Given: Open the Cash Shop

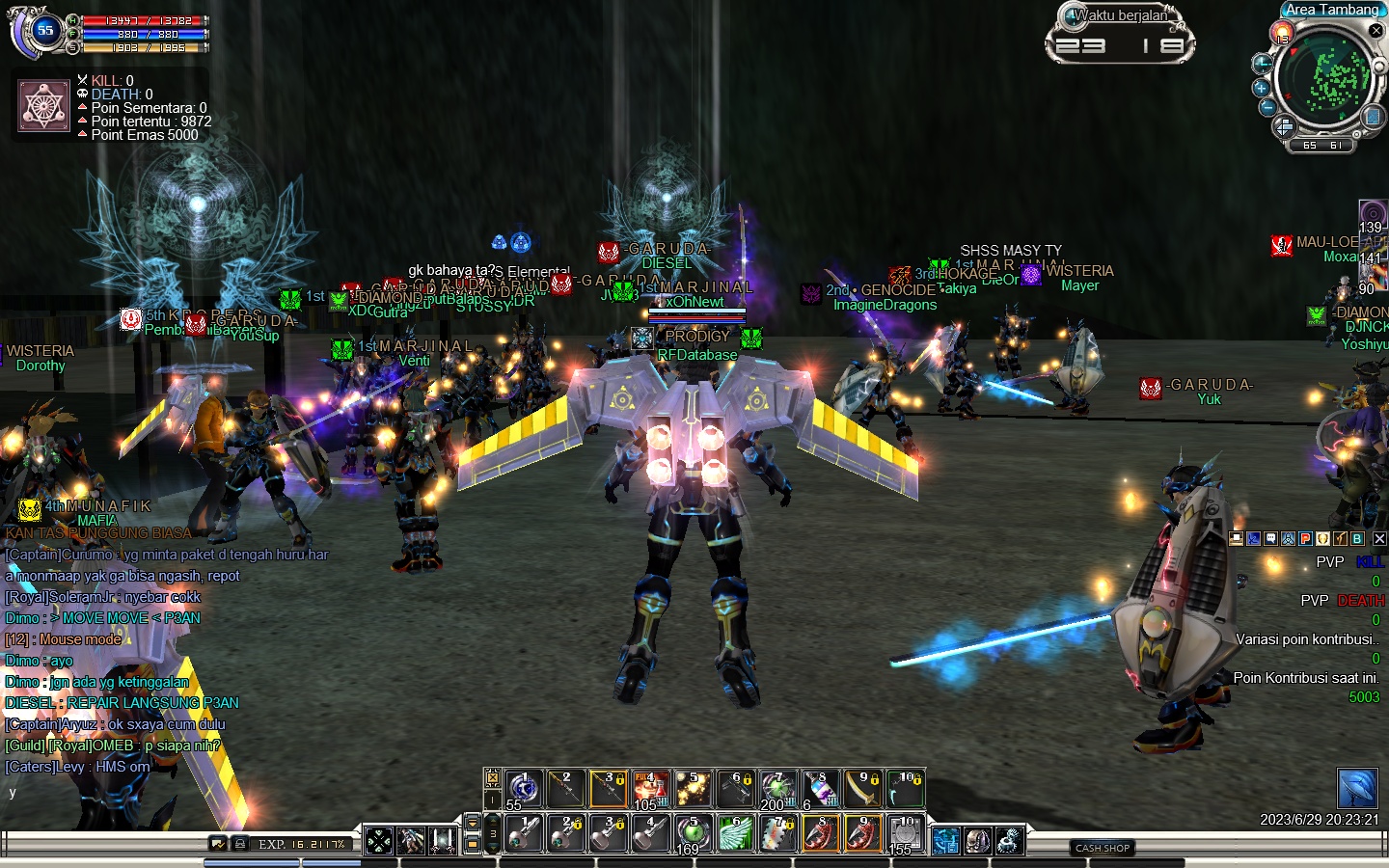Looking at the screenshot, I should pos(1103,849).
